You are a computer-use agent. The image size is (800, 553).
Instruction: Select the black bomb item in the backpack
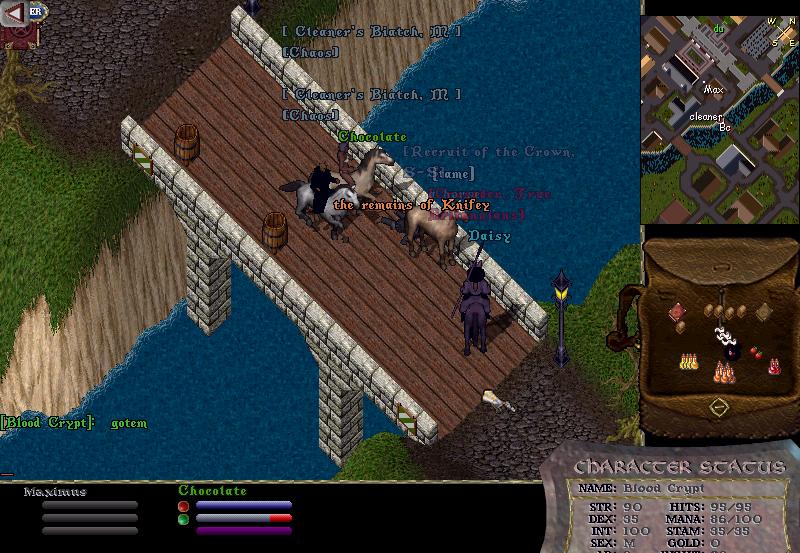coord(730,352)
